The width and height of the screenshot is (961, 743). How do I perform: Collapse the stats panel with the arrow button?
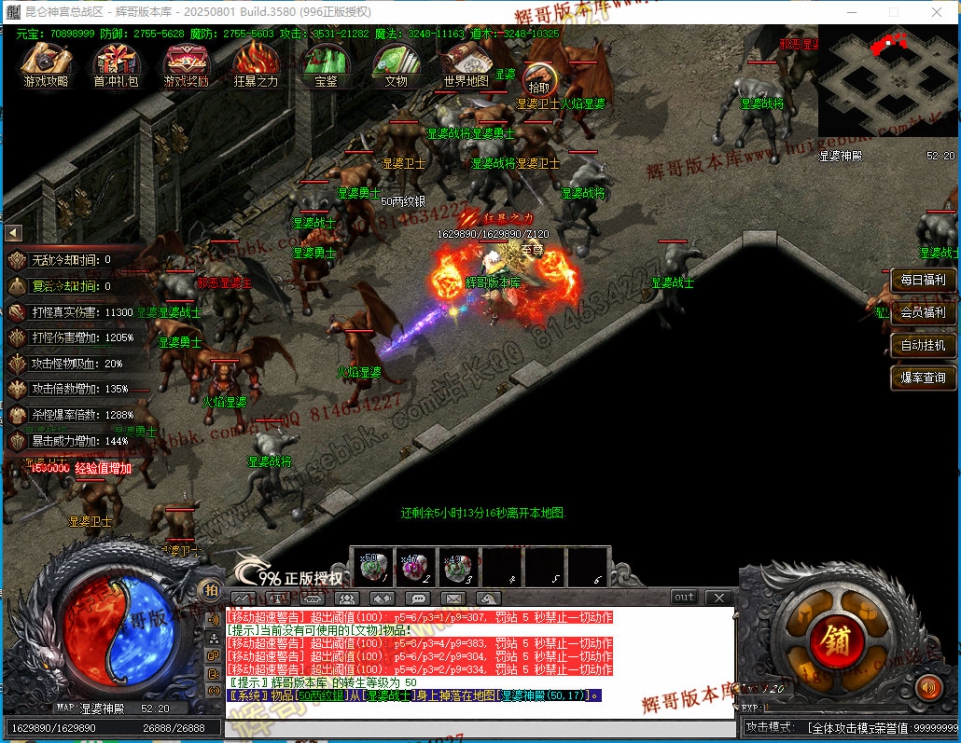click(x=14, y=233)
